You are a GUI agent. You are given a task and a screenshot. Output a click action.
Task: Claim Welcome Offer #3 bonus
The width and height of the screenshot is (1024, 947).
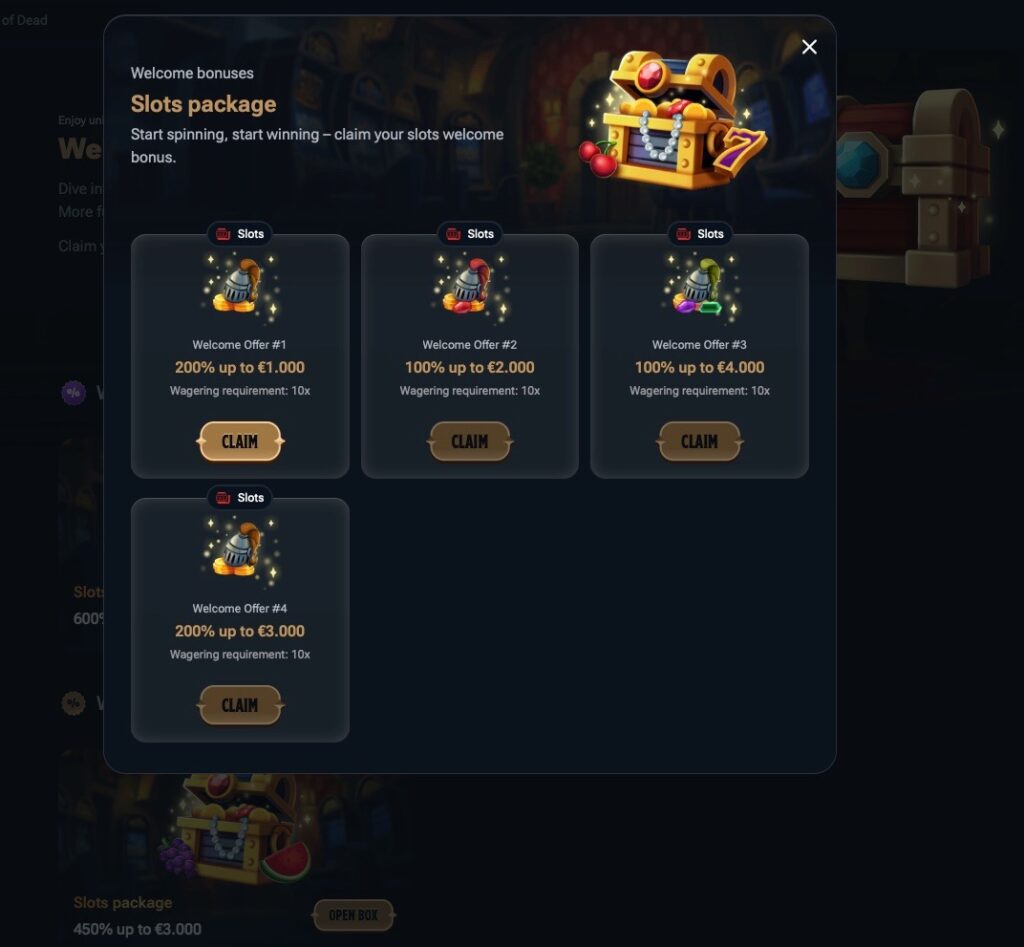pyautogui.click(x=700, y=441)
